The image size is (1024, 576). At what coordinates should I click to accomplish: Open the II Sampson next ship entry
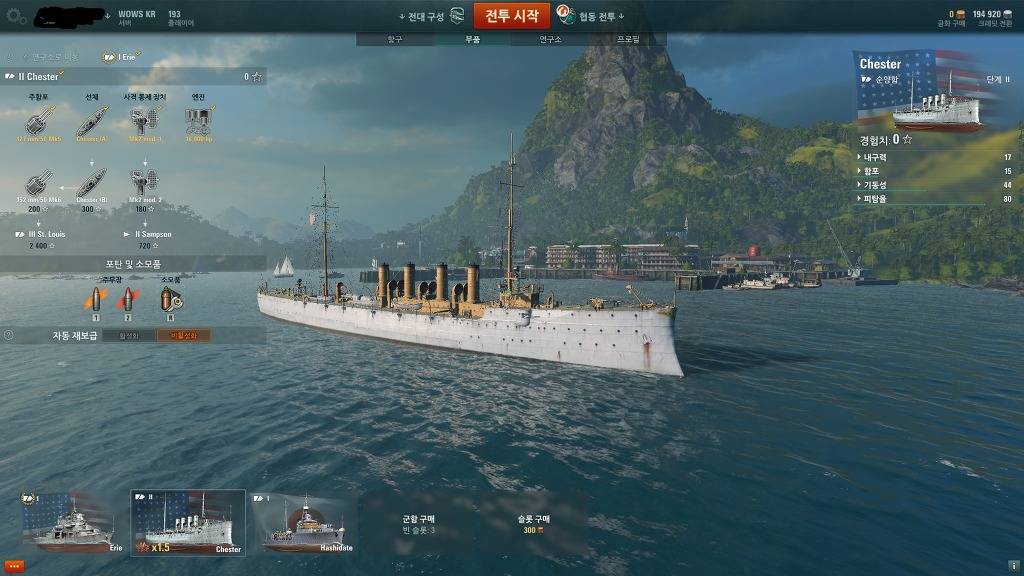[148, 239]
